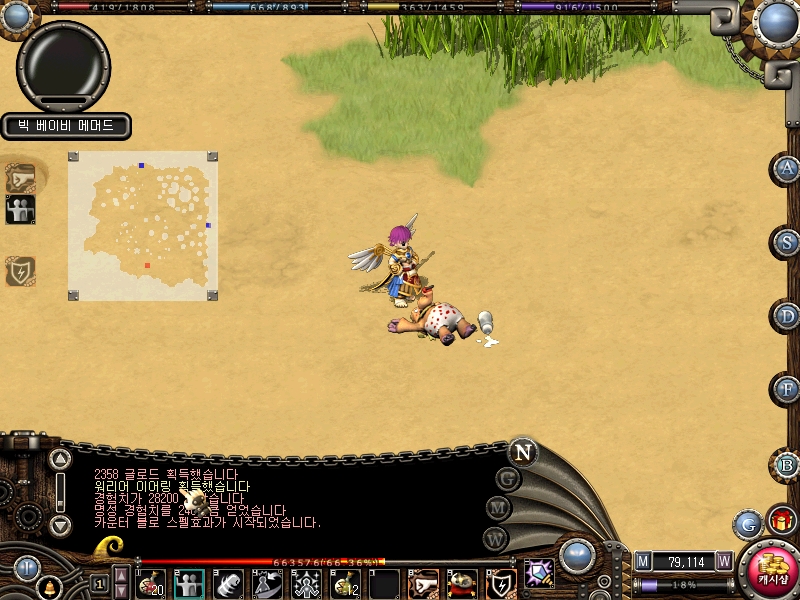Click the N chat filter button
The width and height of the screenshot is (800, 600).
(x=522, y=452)
